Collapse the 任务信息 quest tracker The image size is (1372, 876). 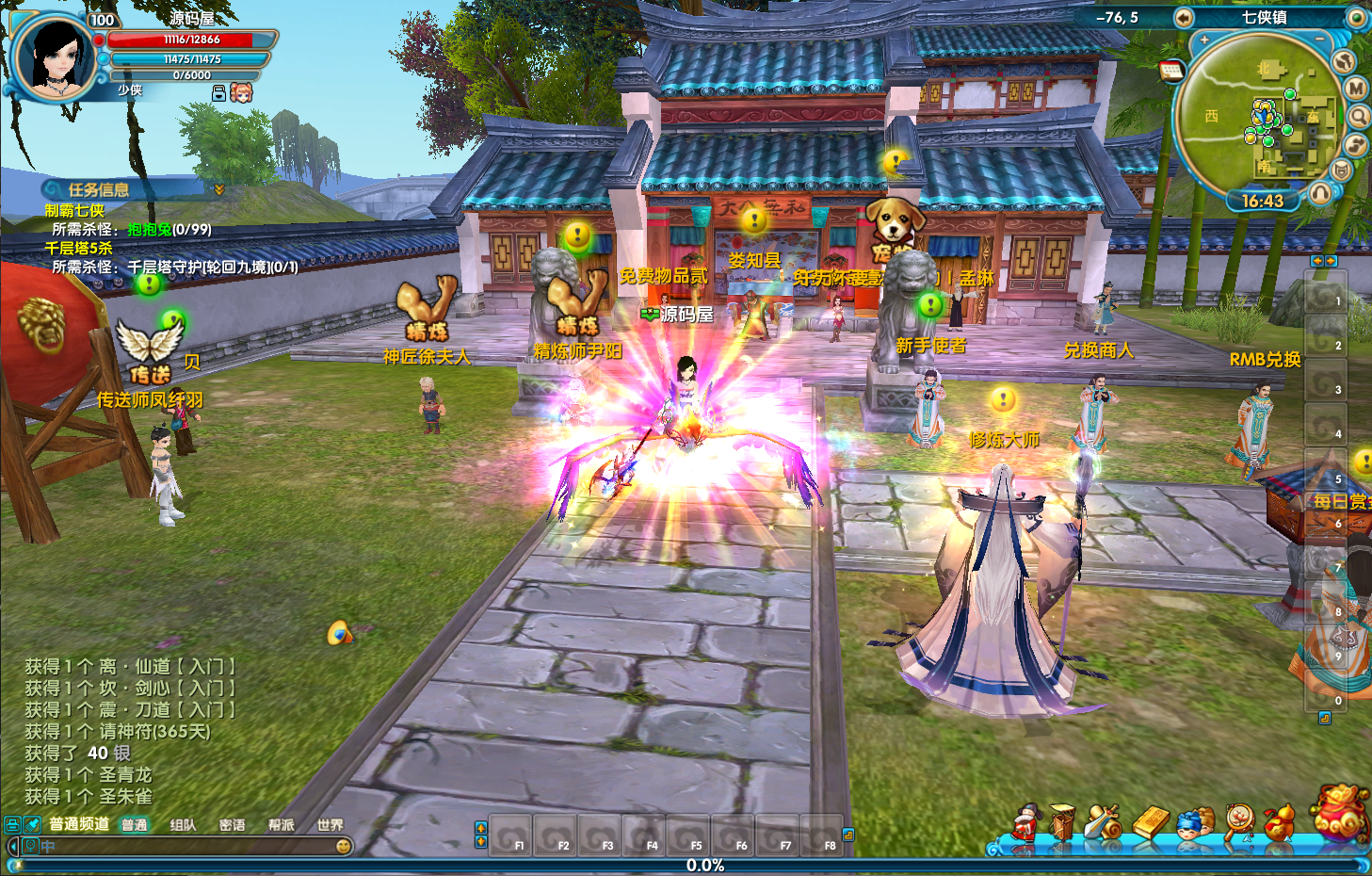point(219,189)
